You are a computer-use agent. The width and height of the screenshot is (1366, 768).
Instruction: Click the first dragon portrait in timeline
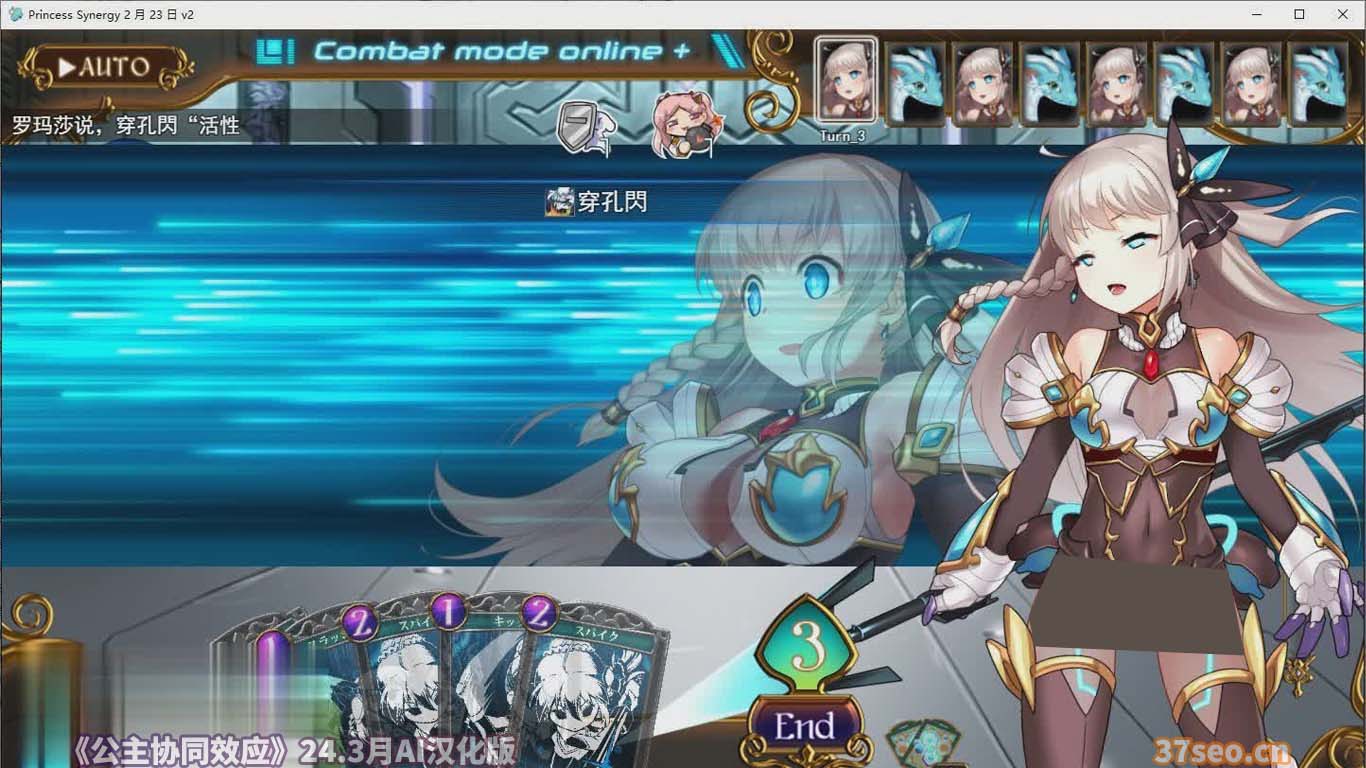pos(915,82)
